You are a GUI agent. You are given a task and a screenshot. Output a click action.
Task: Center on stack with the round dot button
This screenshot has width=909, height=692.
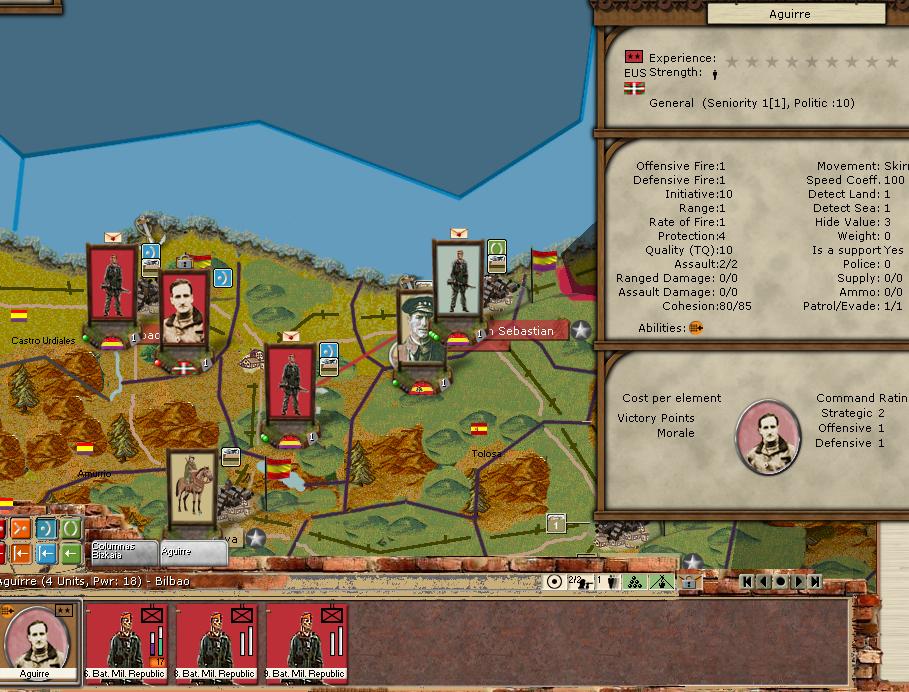point(780,582)
